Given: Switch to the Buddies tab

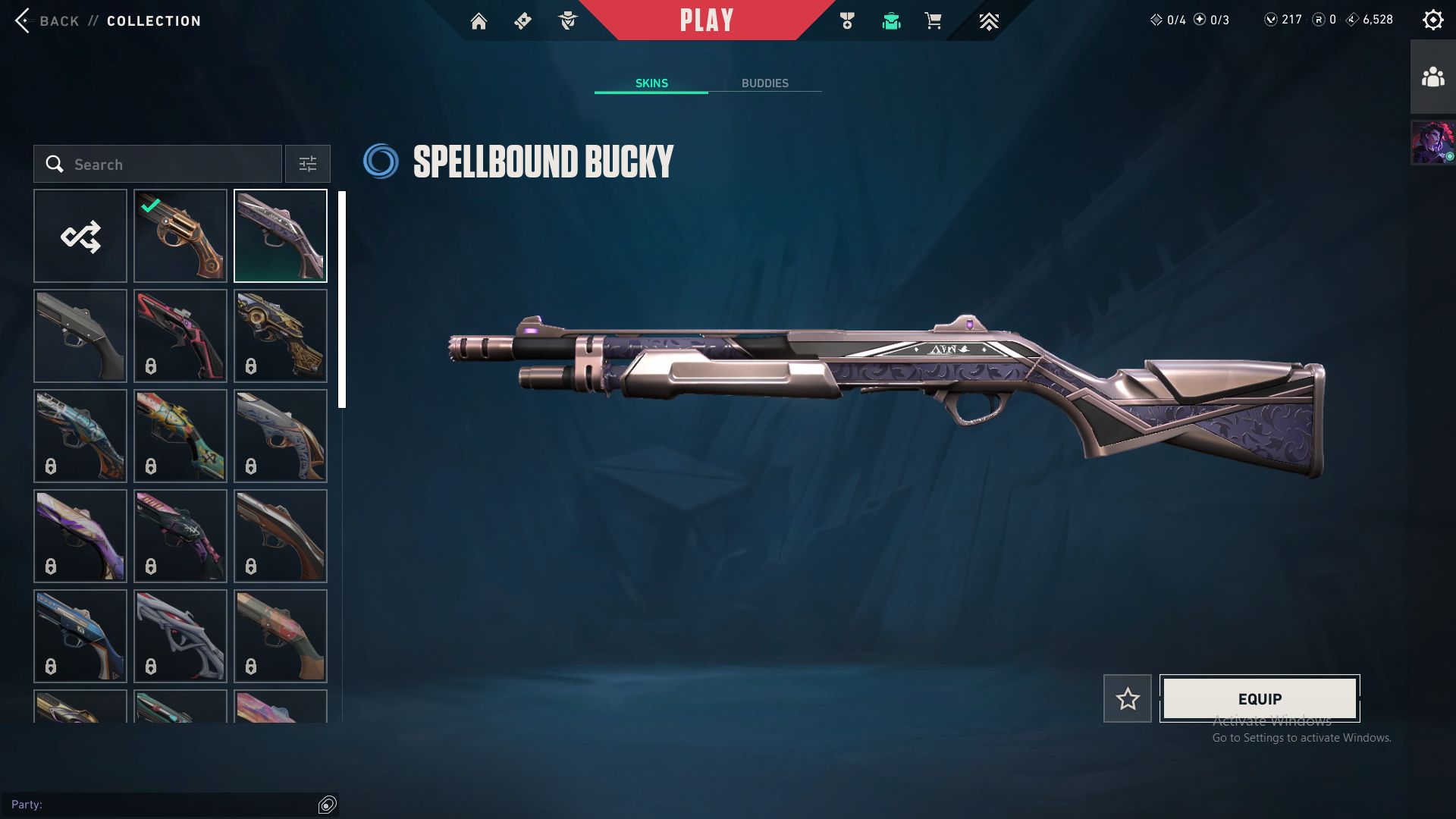Looking at the screenshot, I should [x=764, y=83].
